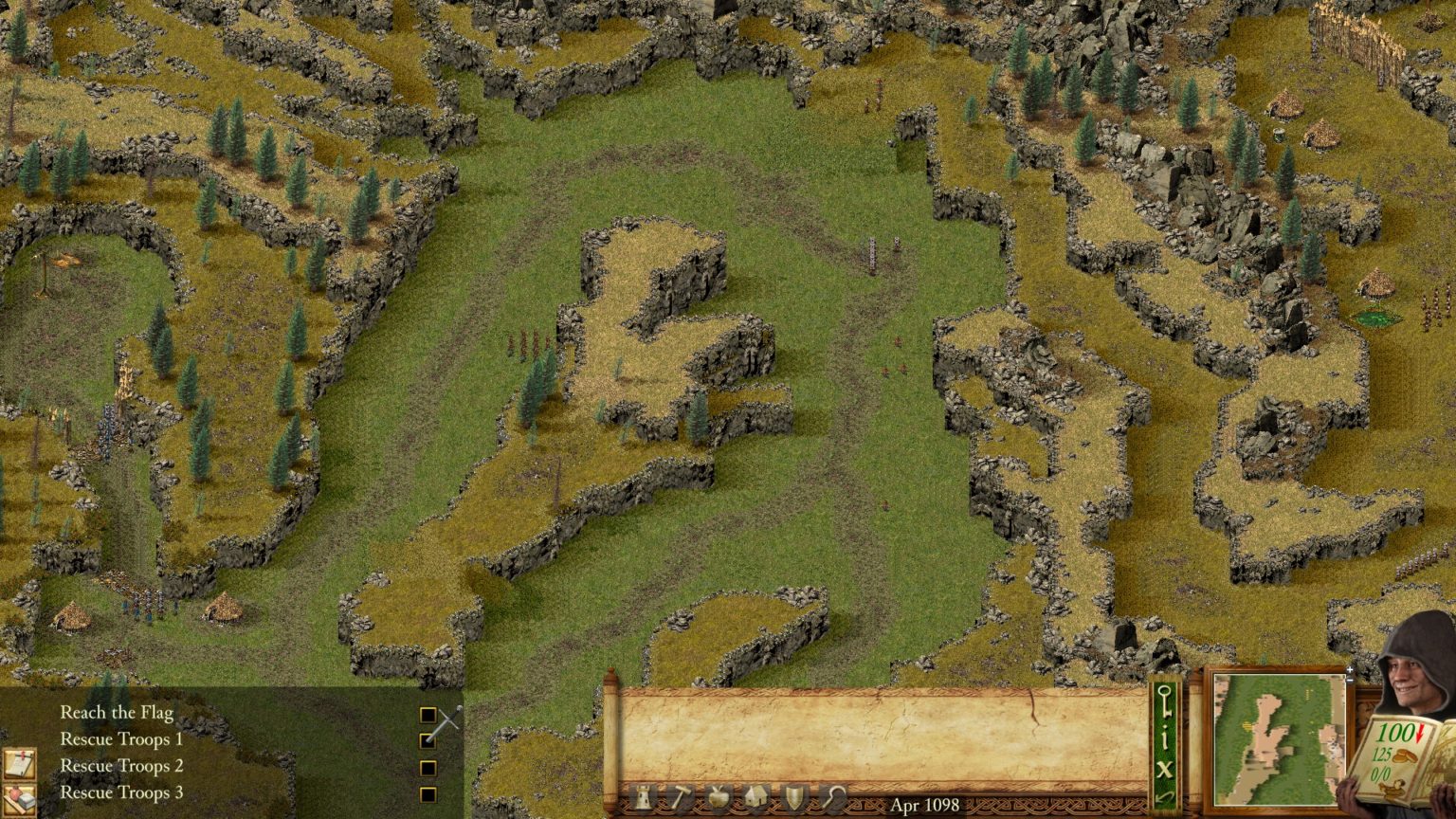1456x819 pixels.
Task: Click the green return arrow beside the minimap
Action: pyautogui.click(x=1165, y=796)
